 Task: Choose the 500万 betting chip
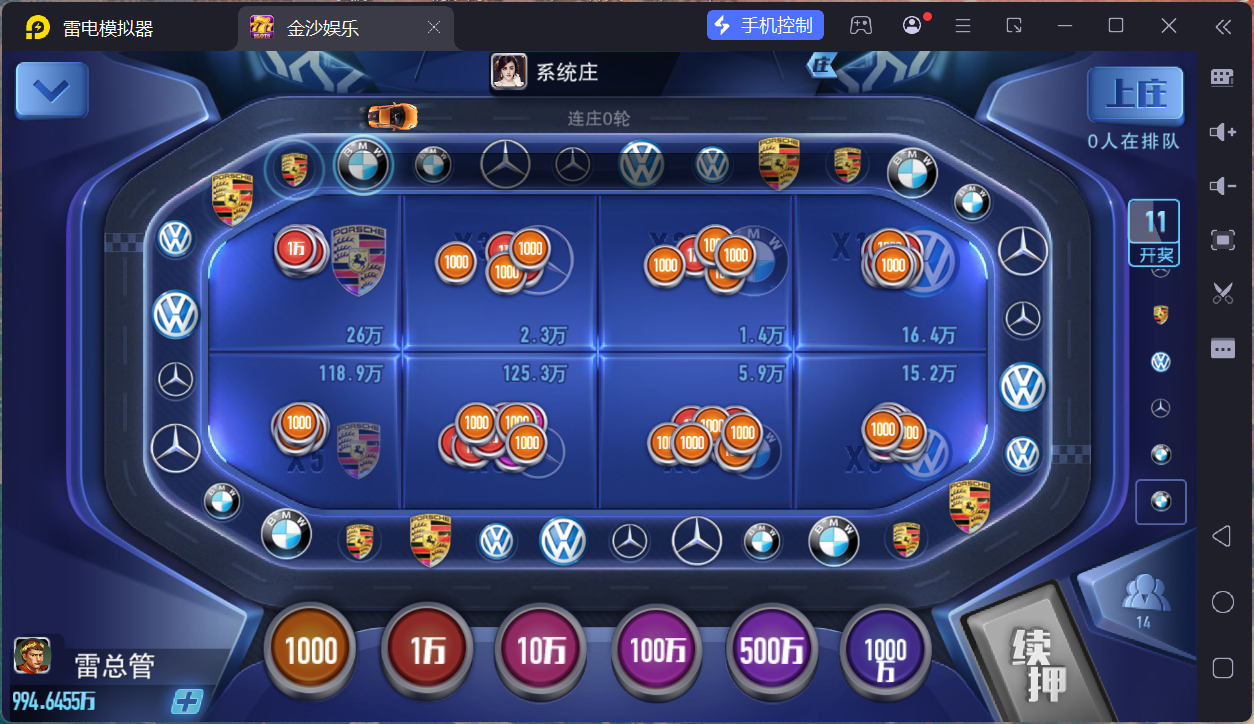coord(772,652)
